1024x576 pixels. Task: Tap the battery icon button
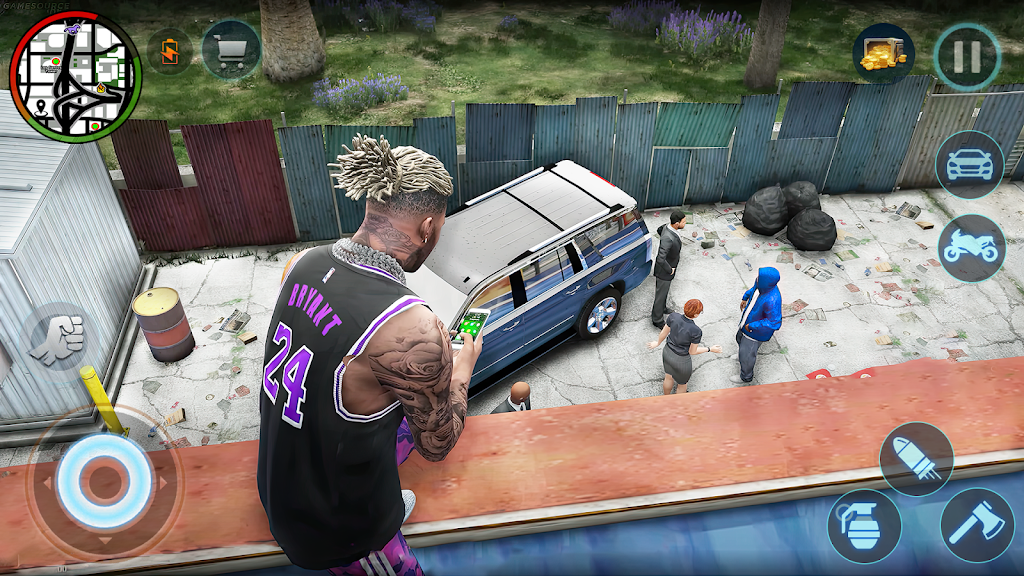tap(170, 49)
